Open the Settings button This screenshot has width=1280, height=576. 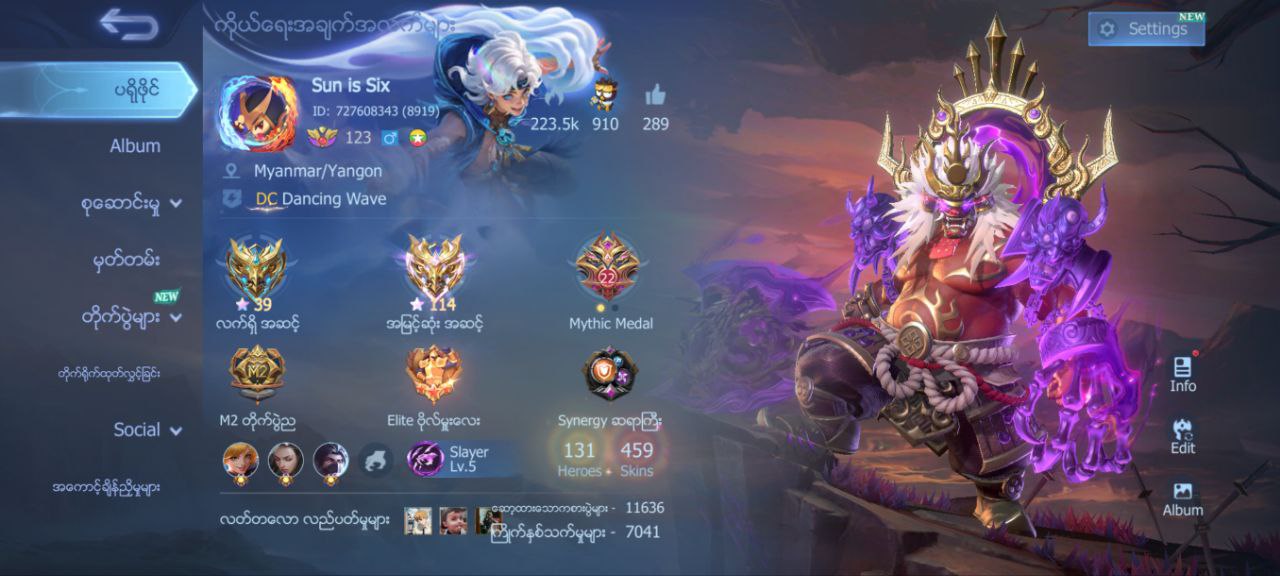coord(1146,29)
